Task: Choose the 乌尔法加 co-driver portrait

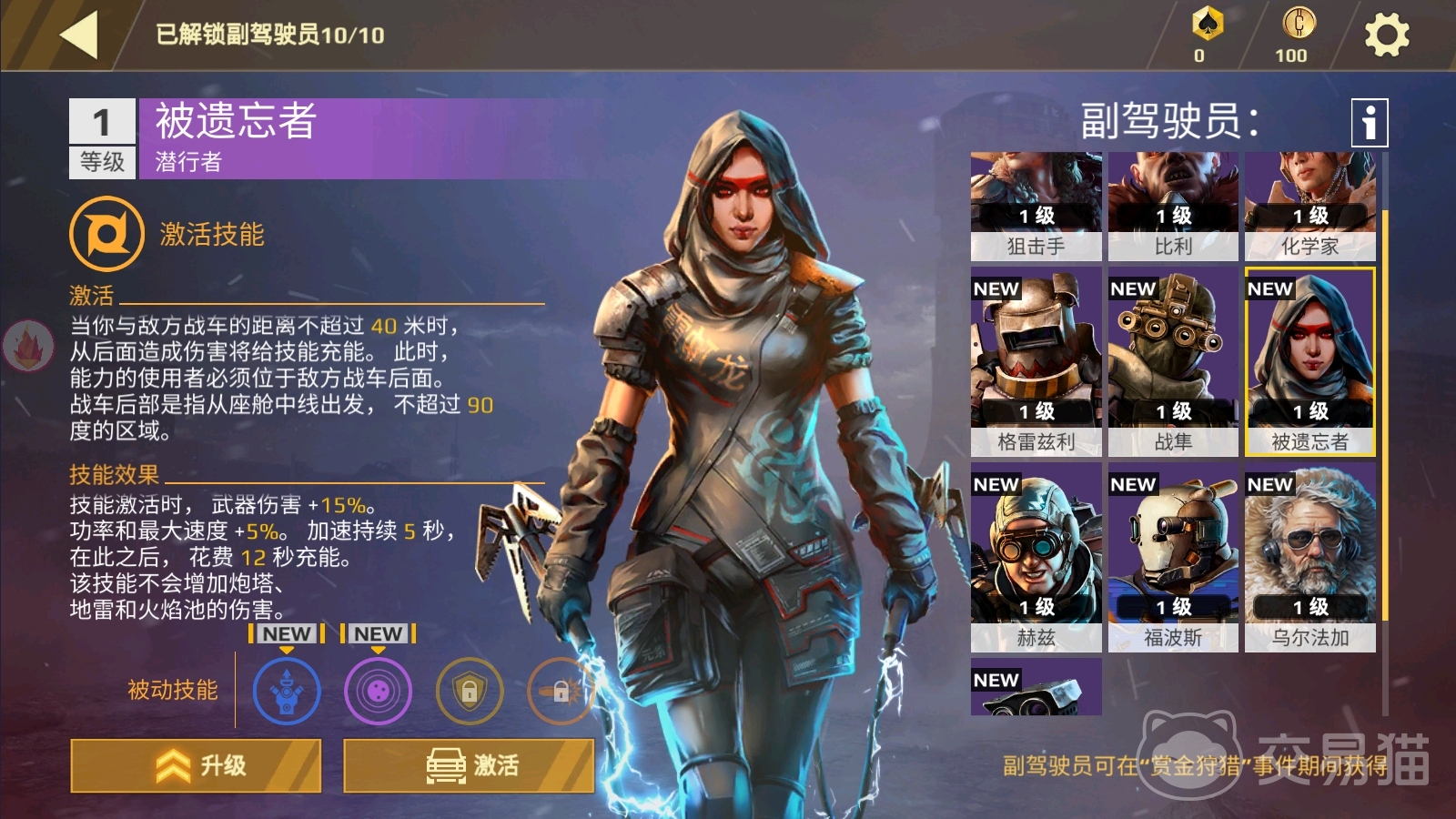Action: coord(1309,557)
